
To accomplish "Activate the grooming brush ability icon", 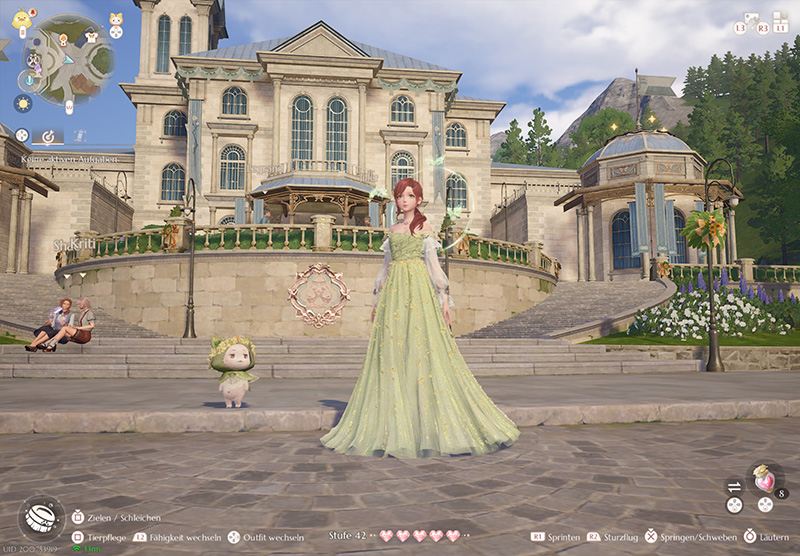I will [41, 516].
